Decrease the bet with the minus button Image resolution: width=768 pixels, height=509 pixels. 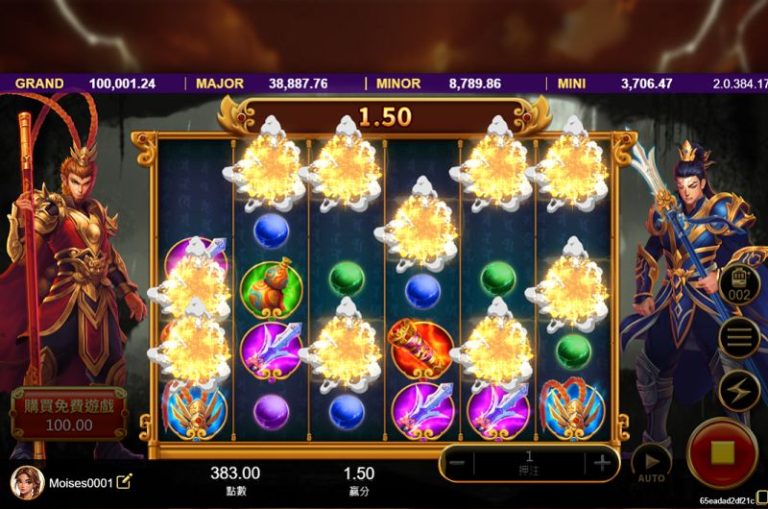(456, 463)
